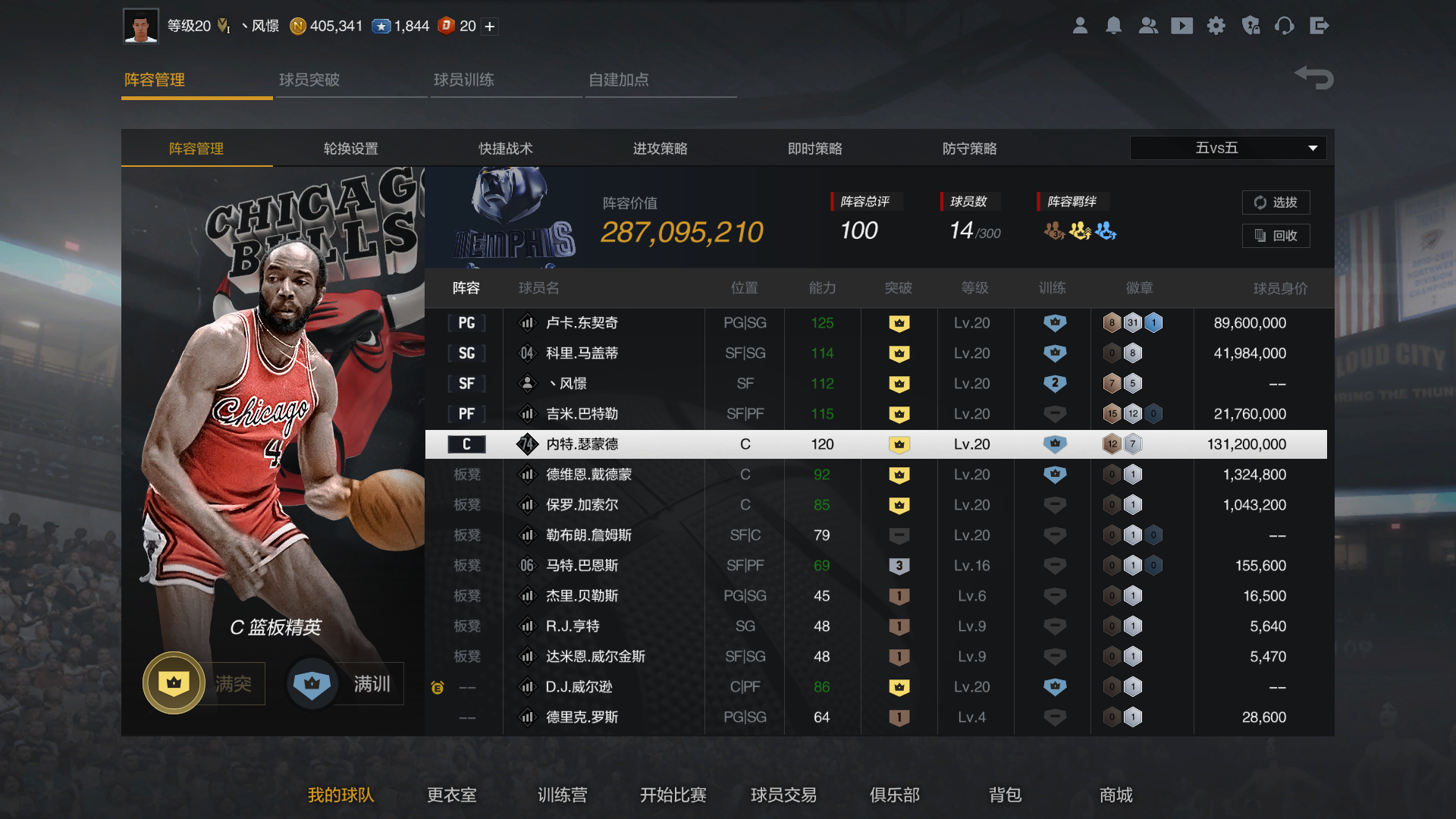This screenshot has height=819, width=1456.
Task: Expand the currency options with plus button
Action: (x=490, y=26)
